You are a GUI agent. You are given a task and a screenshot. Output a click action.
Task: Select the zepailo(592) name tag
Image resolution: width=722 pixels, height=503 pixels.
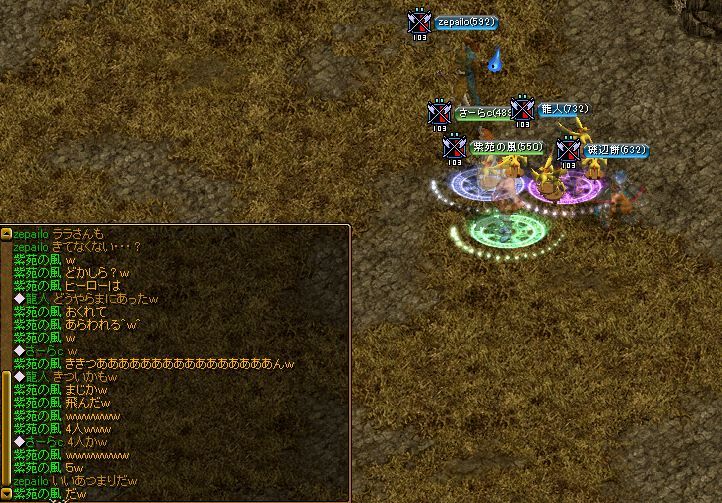point(465,22)
